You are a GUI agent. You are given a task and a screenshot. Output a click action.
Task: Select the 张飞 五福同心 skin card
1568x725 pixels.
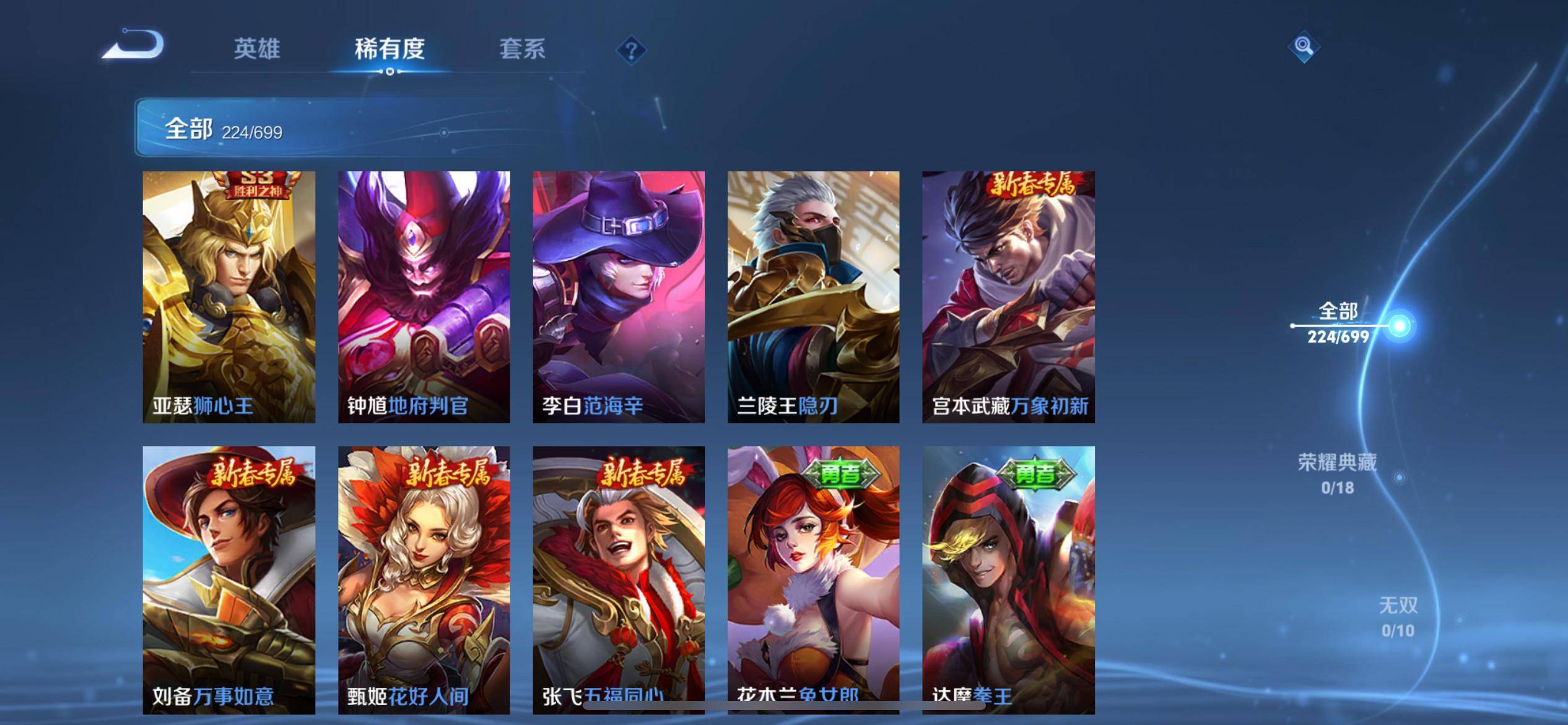619,579
